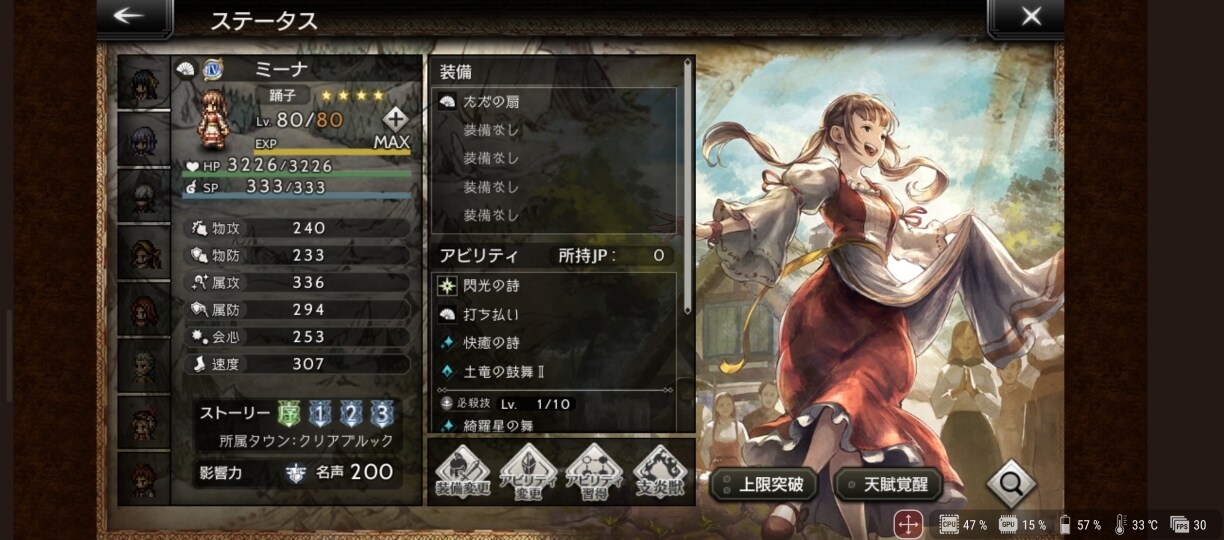This screenshot has width=1224, height=540.
Task: Select the 閃光の詩 ability
Action: tap(553, 286)
